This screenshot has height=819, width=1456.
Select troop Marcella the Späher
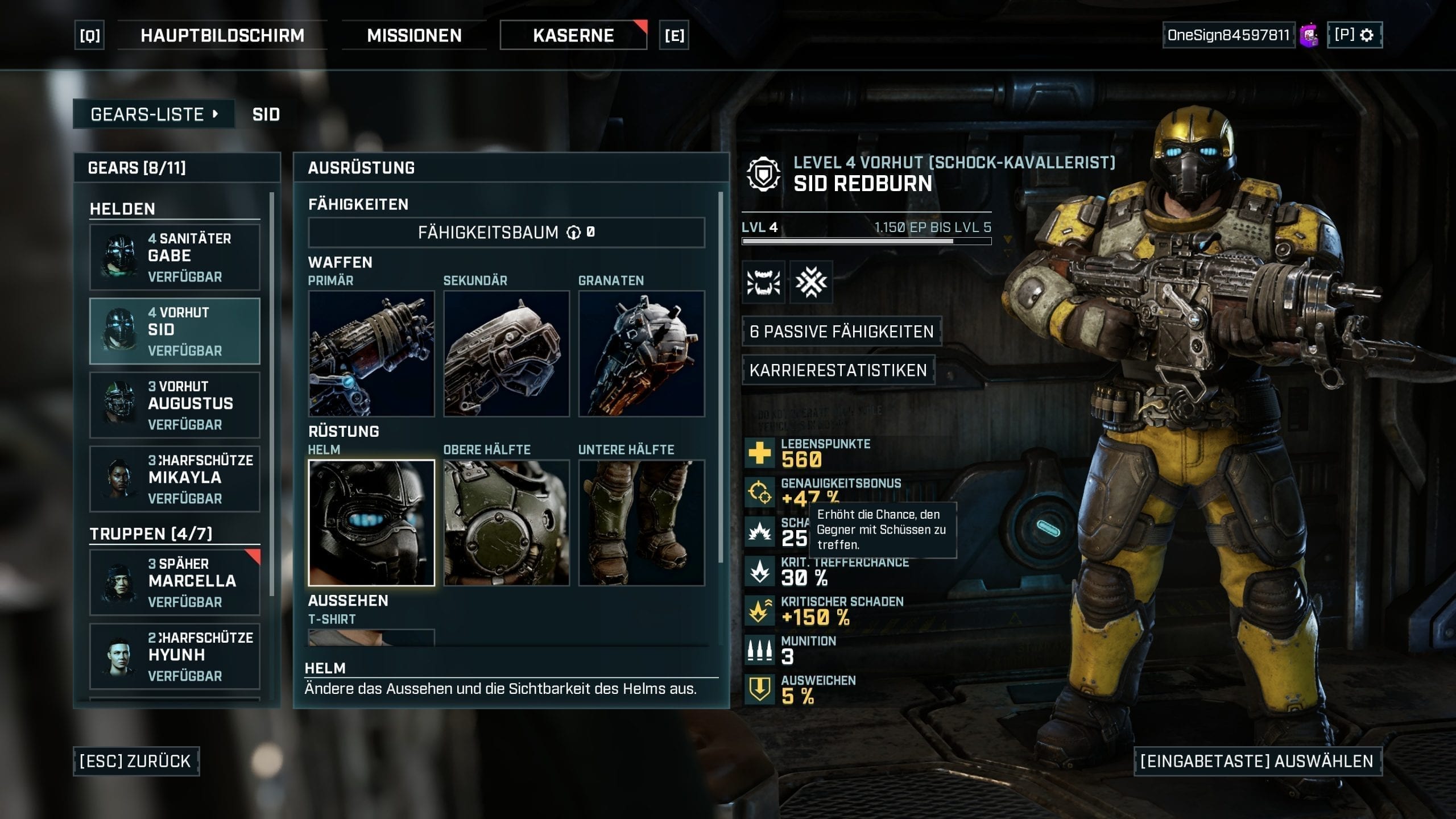[x=175, y=582]
